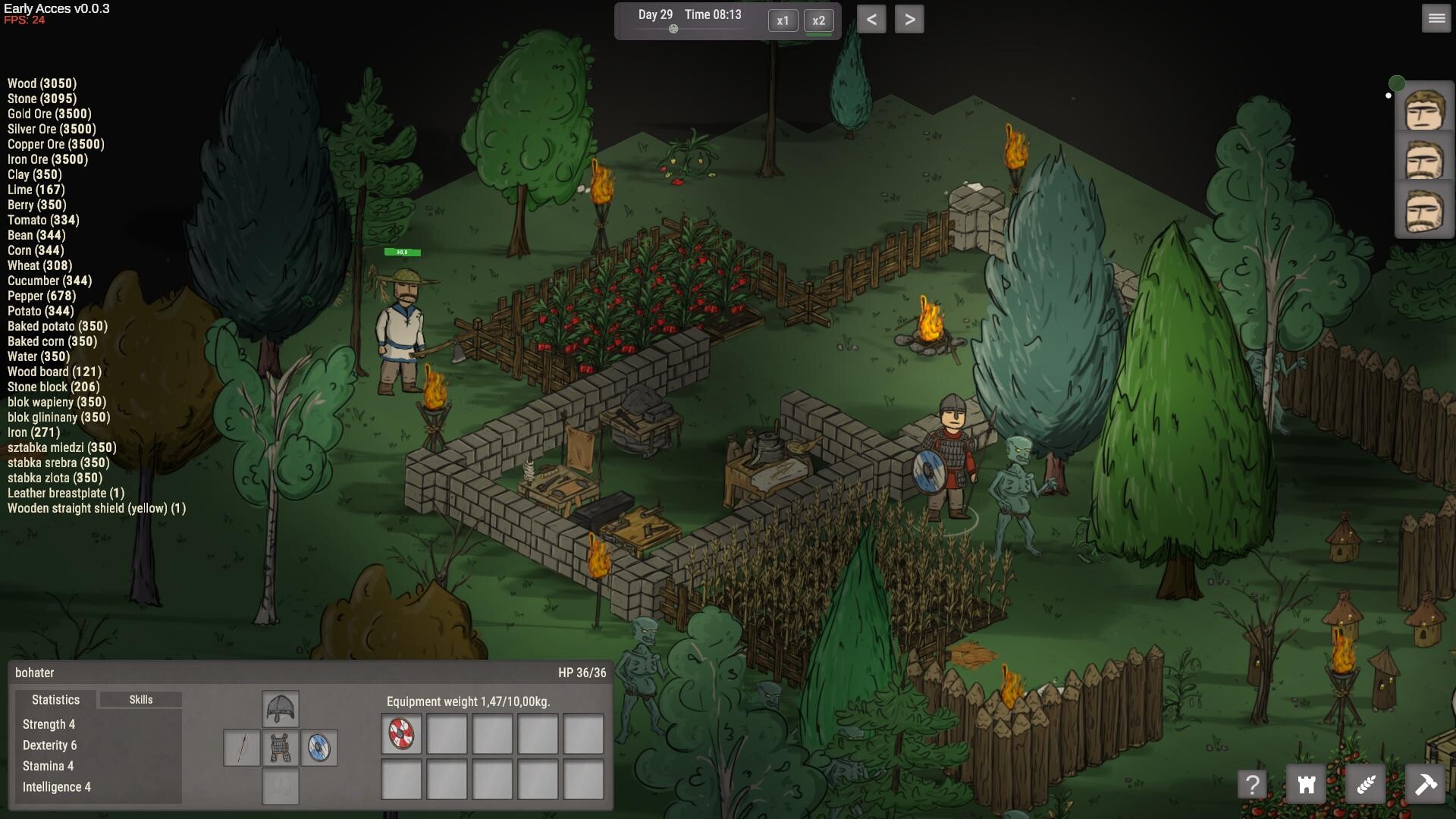Click the next arrow near the clock

[911, 18]
